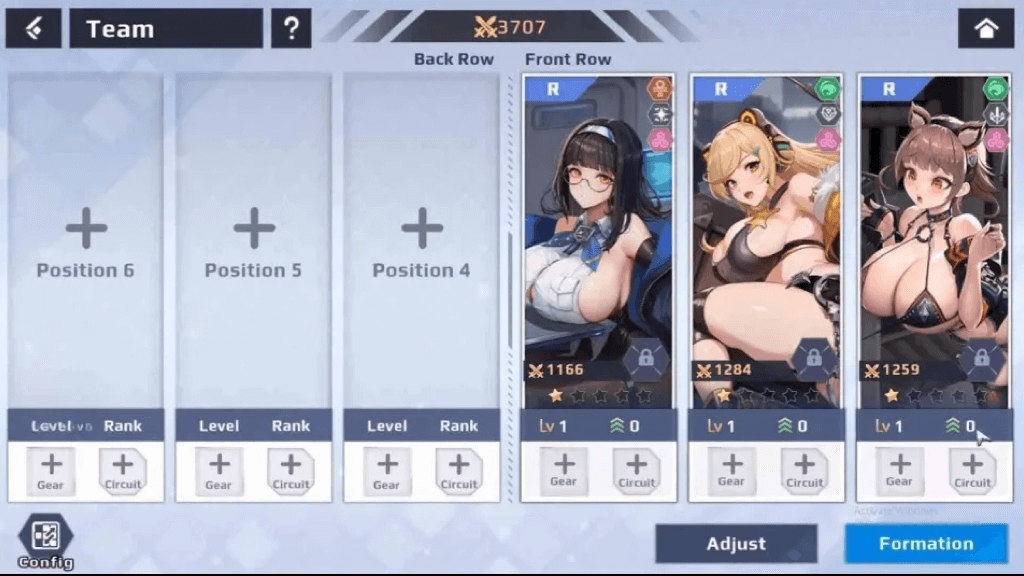Add Gear to the 1284 power character
Viewport: 1024px width, 576px height.
point(731,470)
